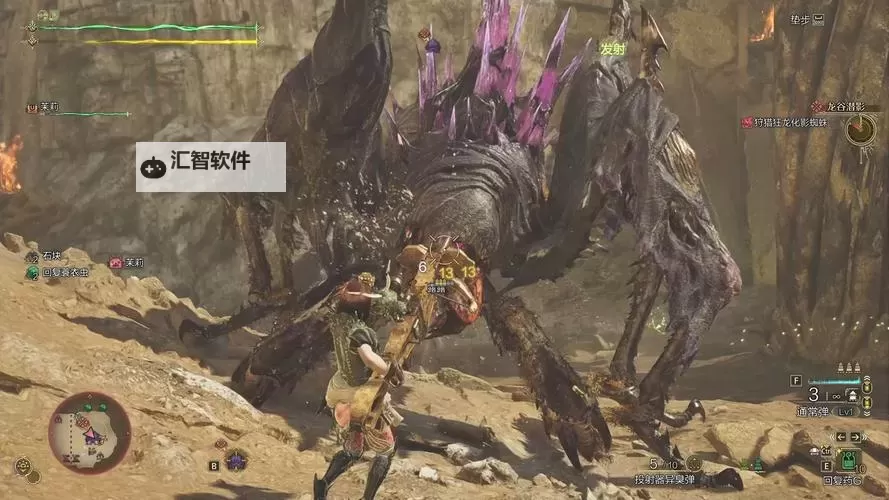Select the 通常弹 Lv1 ammo label

tap(837, 411)
